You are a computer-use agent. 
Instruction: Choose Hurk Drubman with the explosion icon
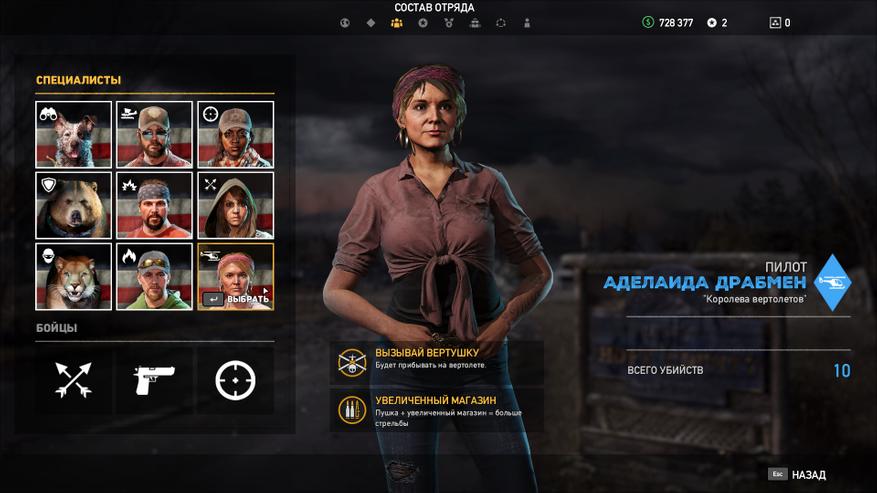(154, 205)
